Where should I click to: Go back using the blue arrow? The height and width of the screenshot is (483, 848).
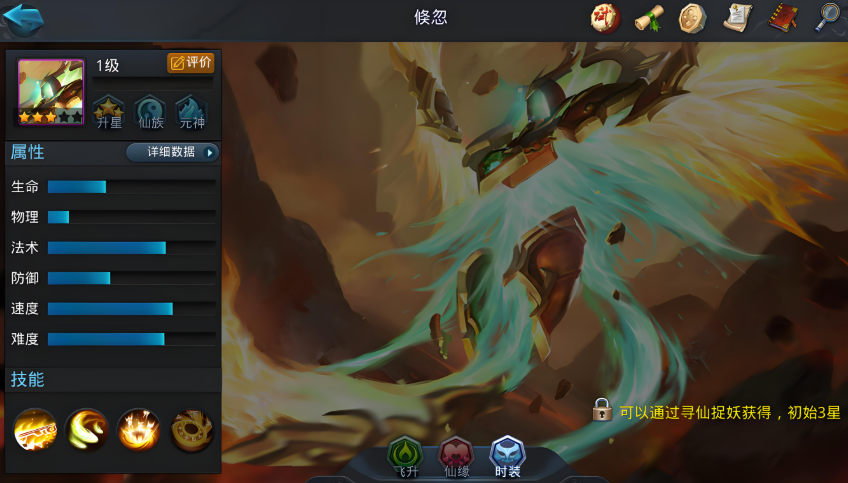click(x=23, y=18)
